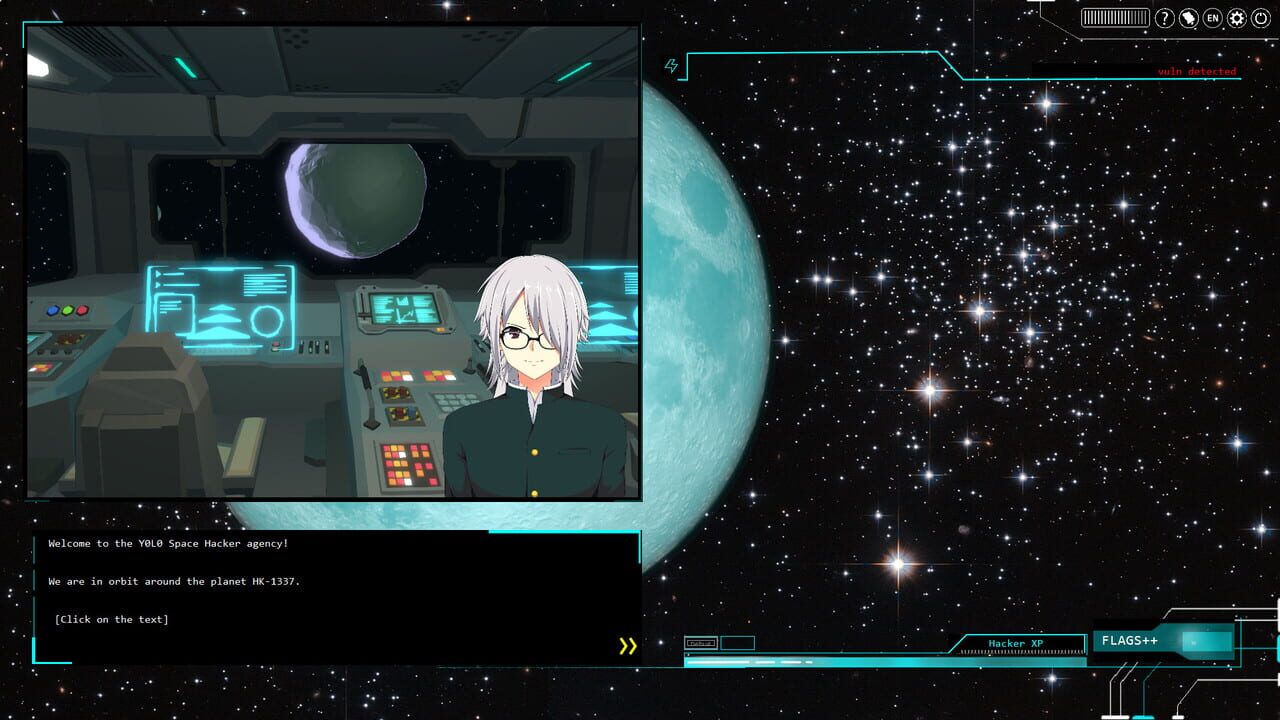Viewport: 1280px width, 720px height.
Task: Click the power icon to quit the game
Action: tap(1259, 17)
